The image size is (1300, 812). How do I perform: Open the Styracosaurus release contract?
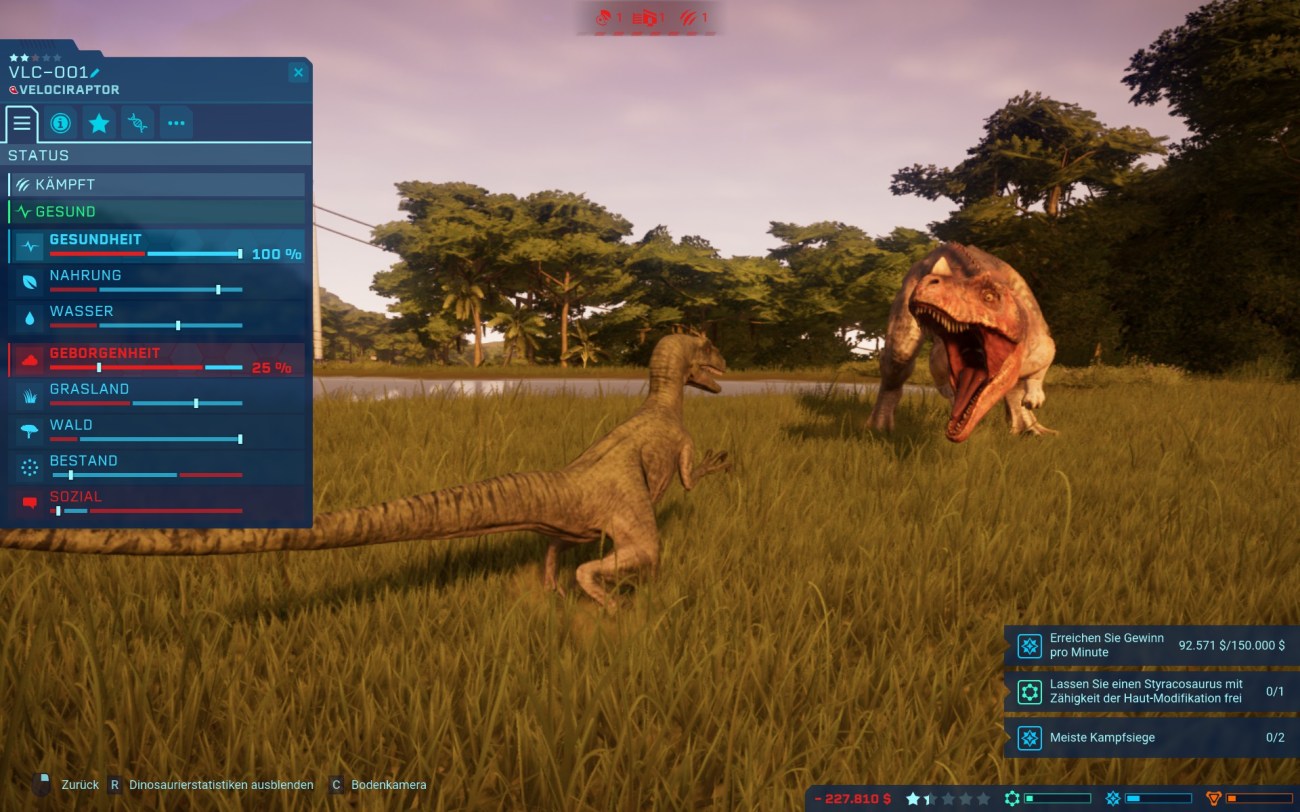pos(1150,692)
